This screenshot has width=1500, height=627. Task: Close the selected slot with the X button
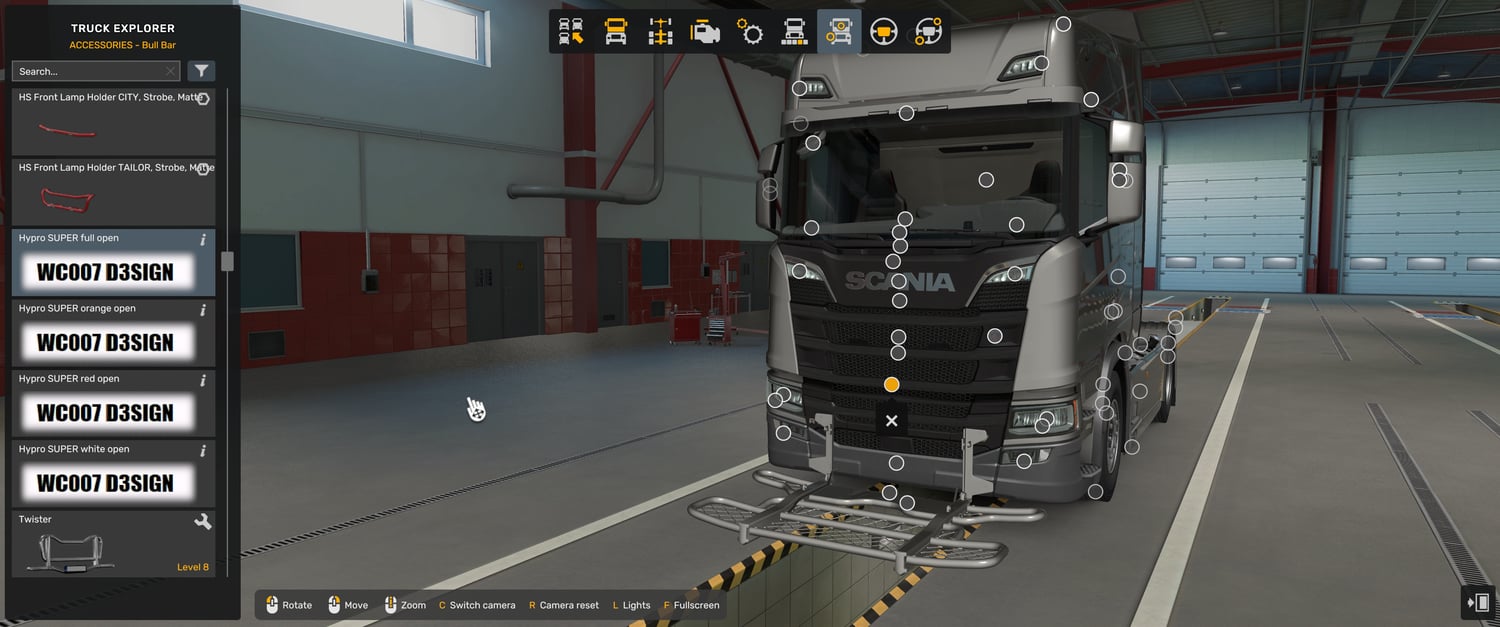click(x=891, y=421)
